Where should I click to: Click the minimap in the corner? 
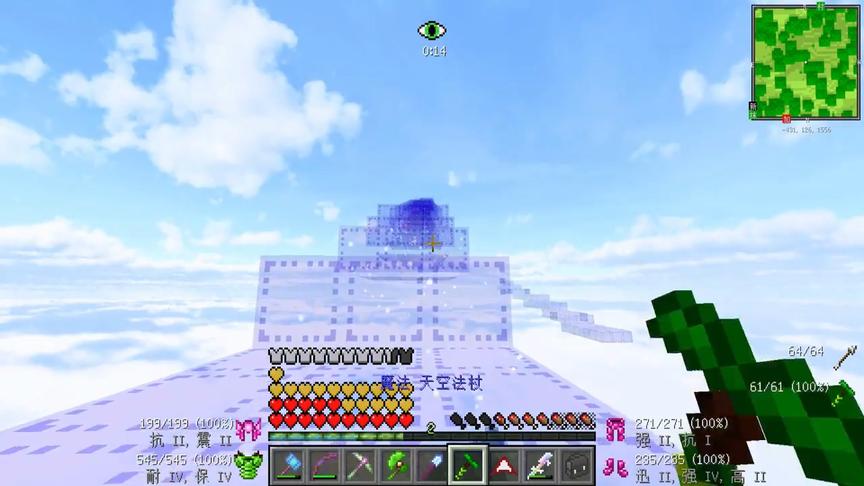coord(805,62)
